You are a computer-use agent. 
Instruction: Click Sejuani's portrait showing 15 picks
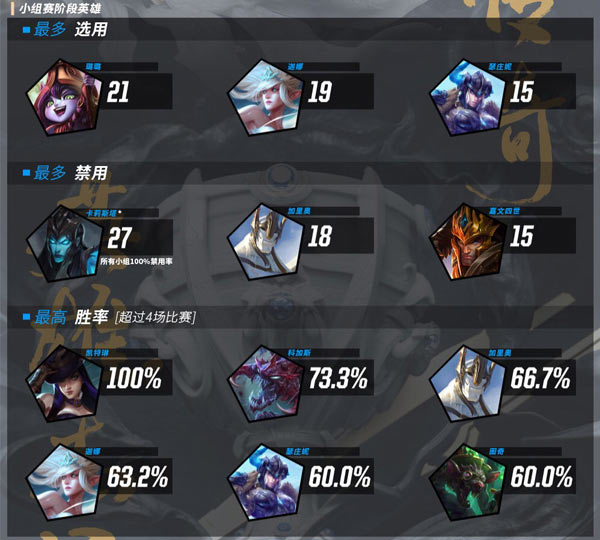pyautogui.click(x=463, y=96)
